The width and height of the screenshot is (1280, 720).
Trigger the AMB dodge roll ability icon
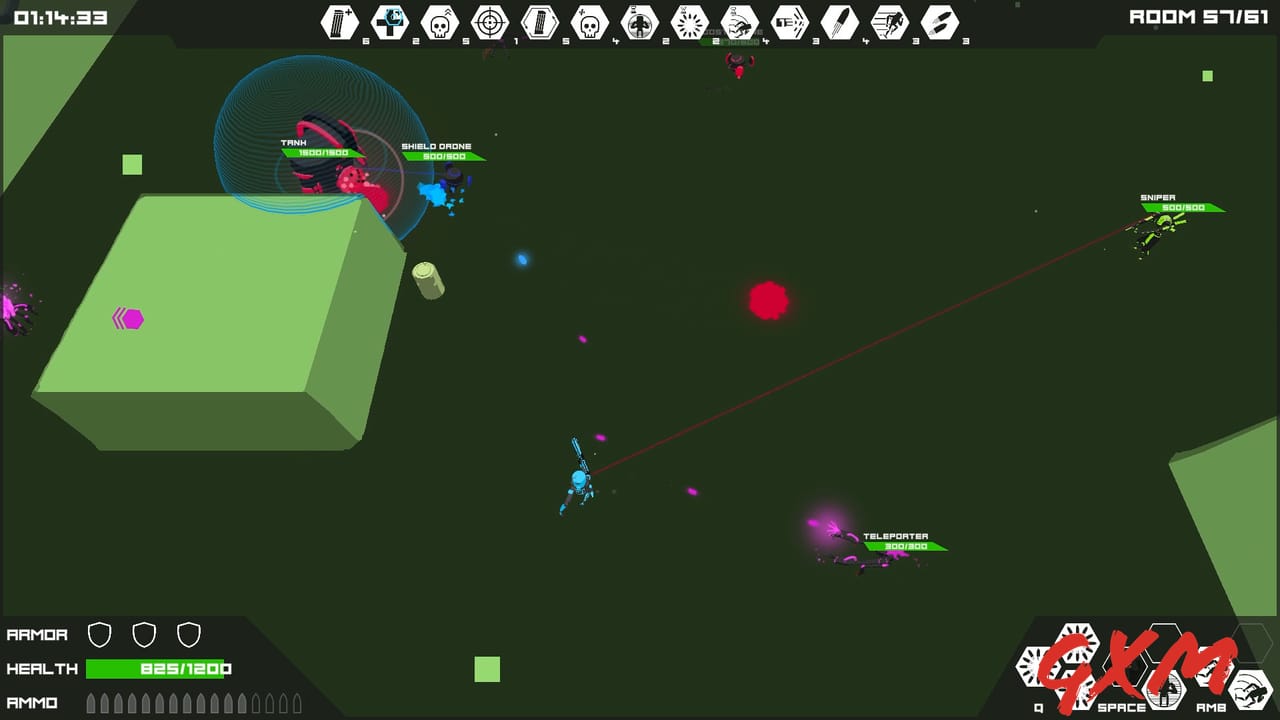(x=1249, y=690)
